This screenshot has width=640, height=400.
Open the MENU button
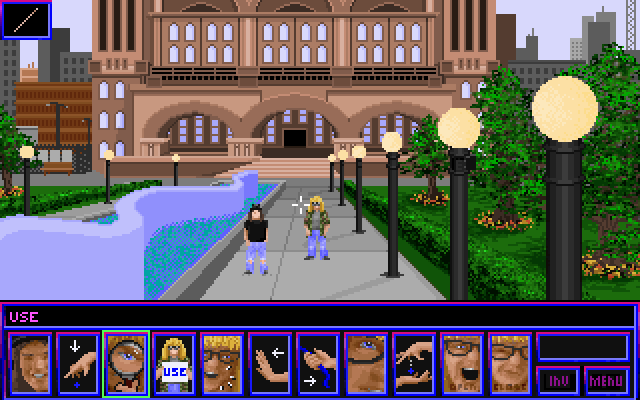click(607, 380)
